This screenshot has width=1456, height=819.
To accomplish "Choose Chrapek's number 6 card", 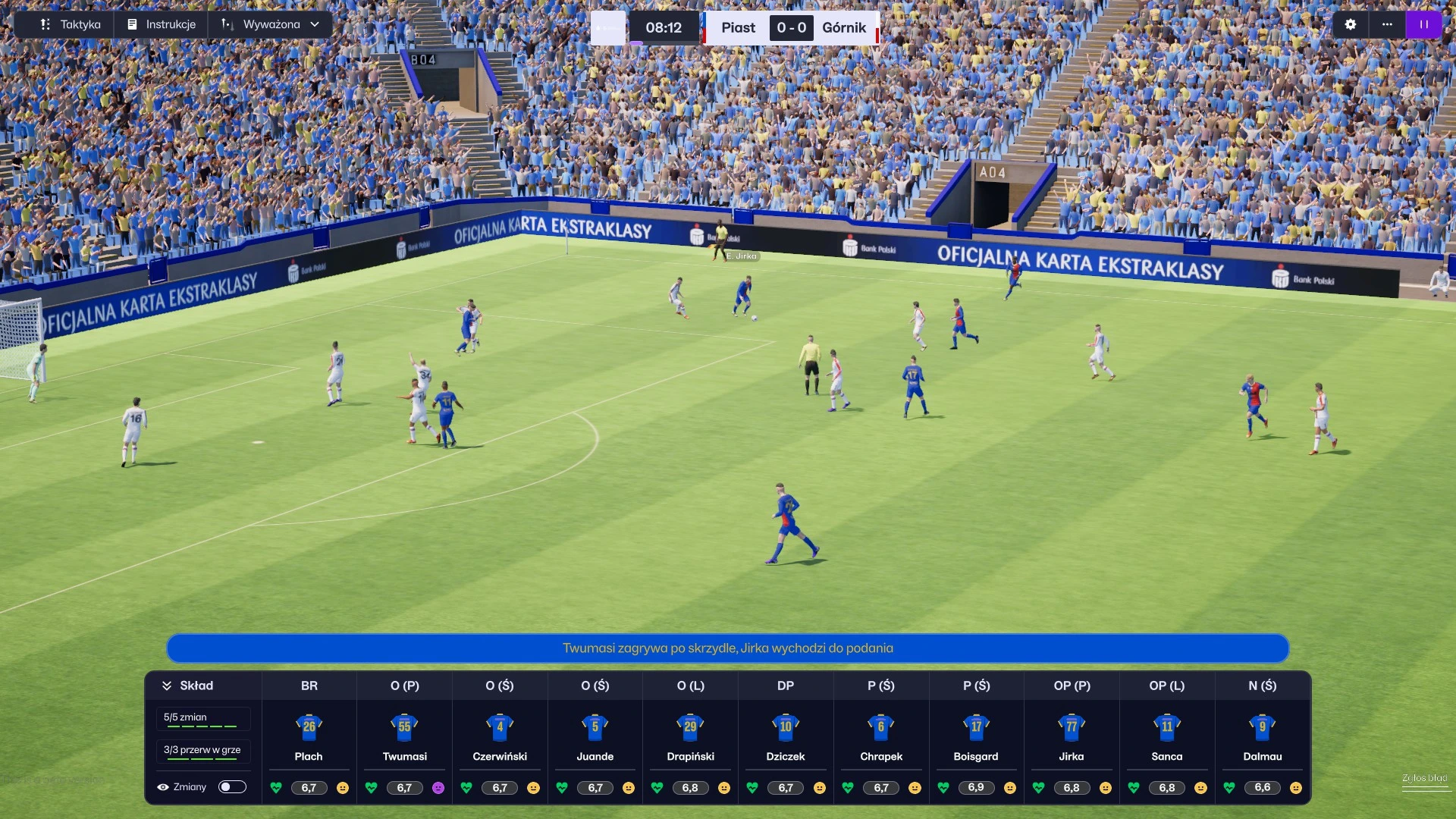I will coord(881,736).
